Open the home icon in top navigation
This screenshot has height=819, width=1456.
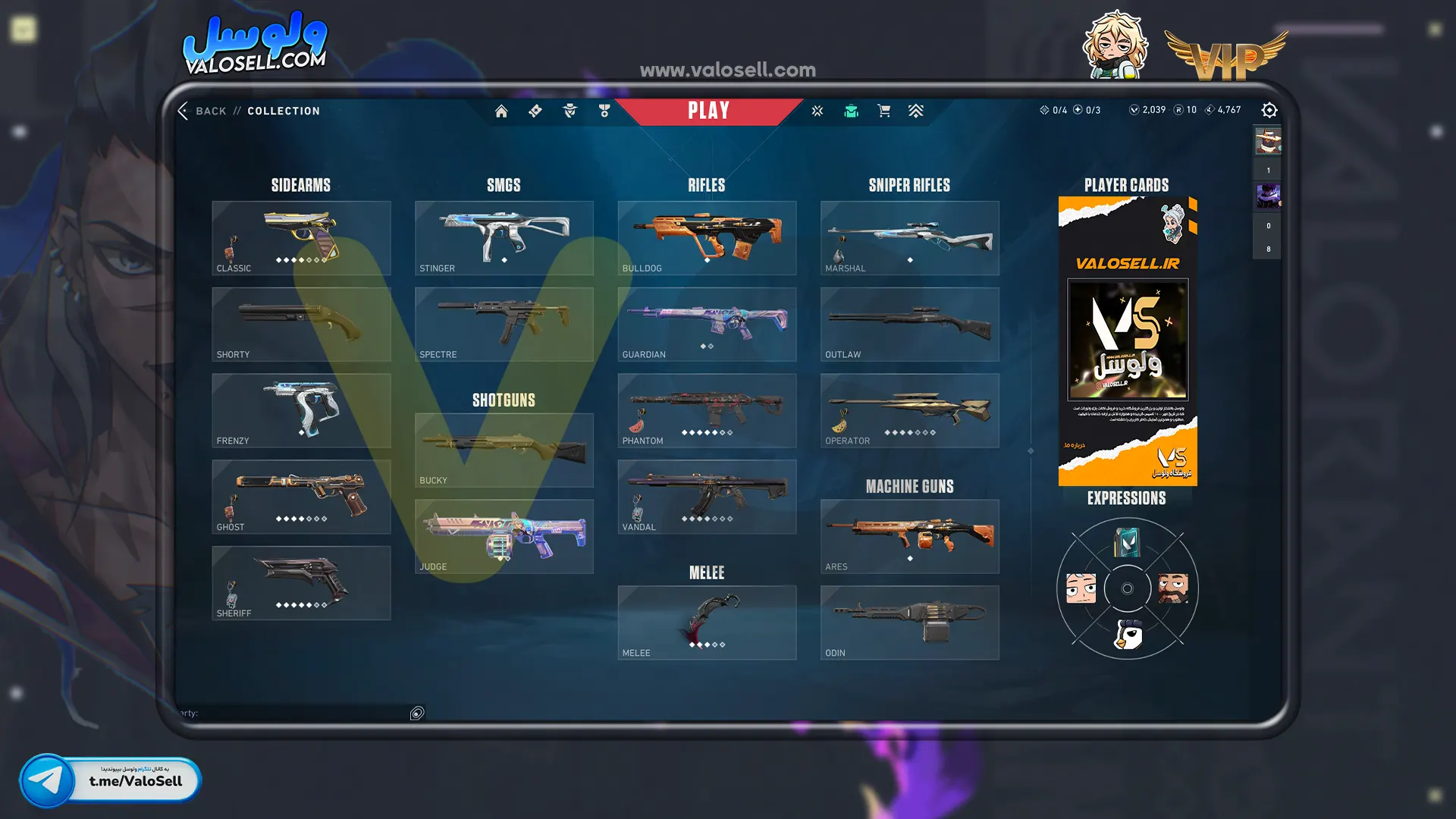click(x=501, y=111)
